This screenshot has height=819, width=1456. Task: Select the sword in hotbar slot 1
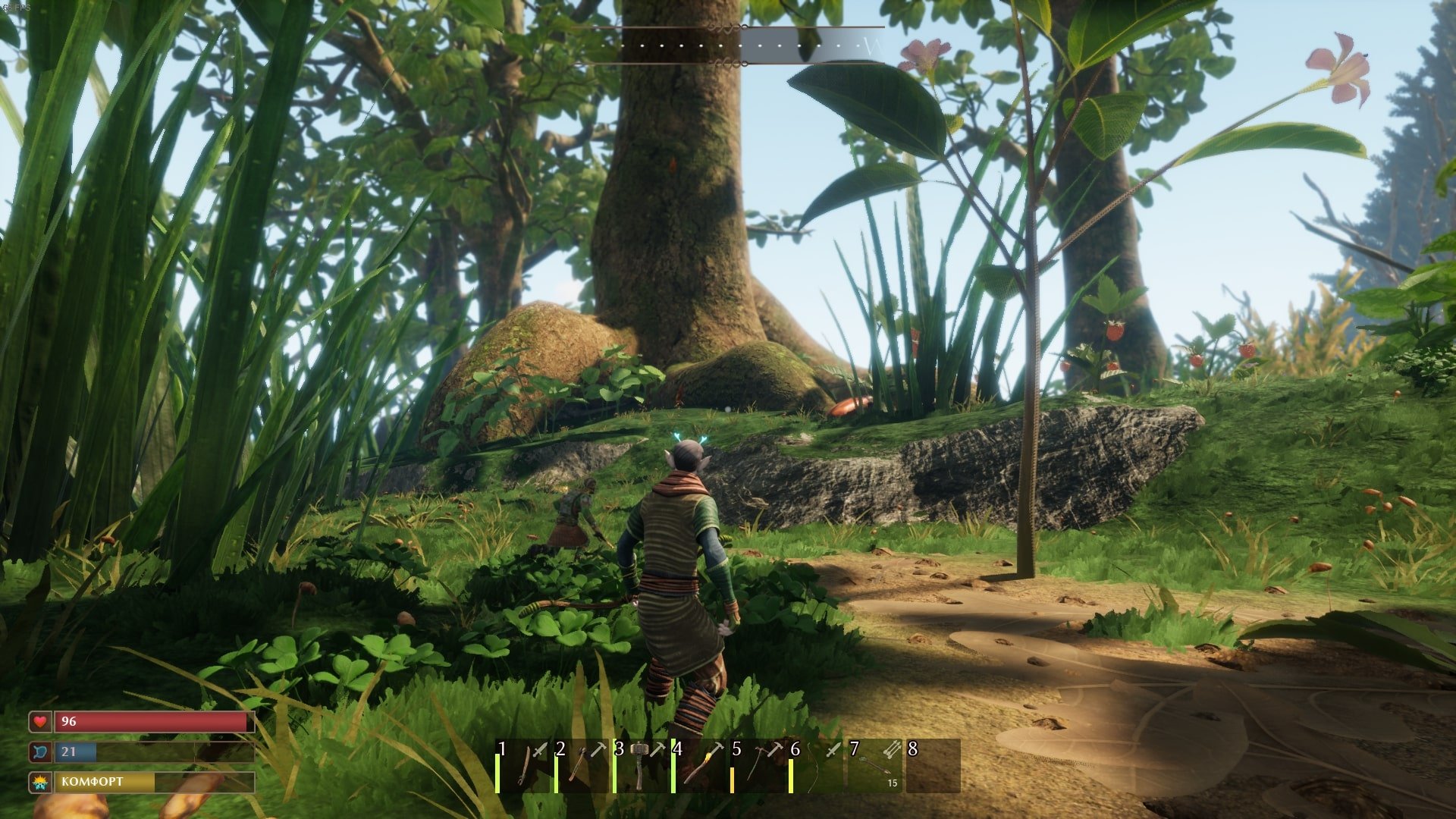525,766
